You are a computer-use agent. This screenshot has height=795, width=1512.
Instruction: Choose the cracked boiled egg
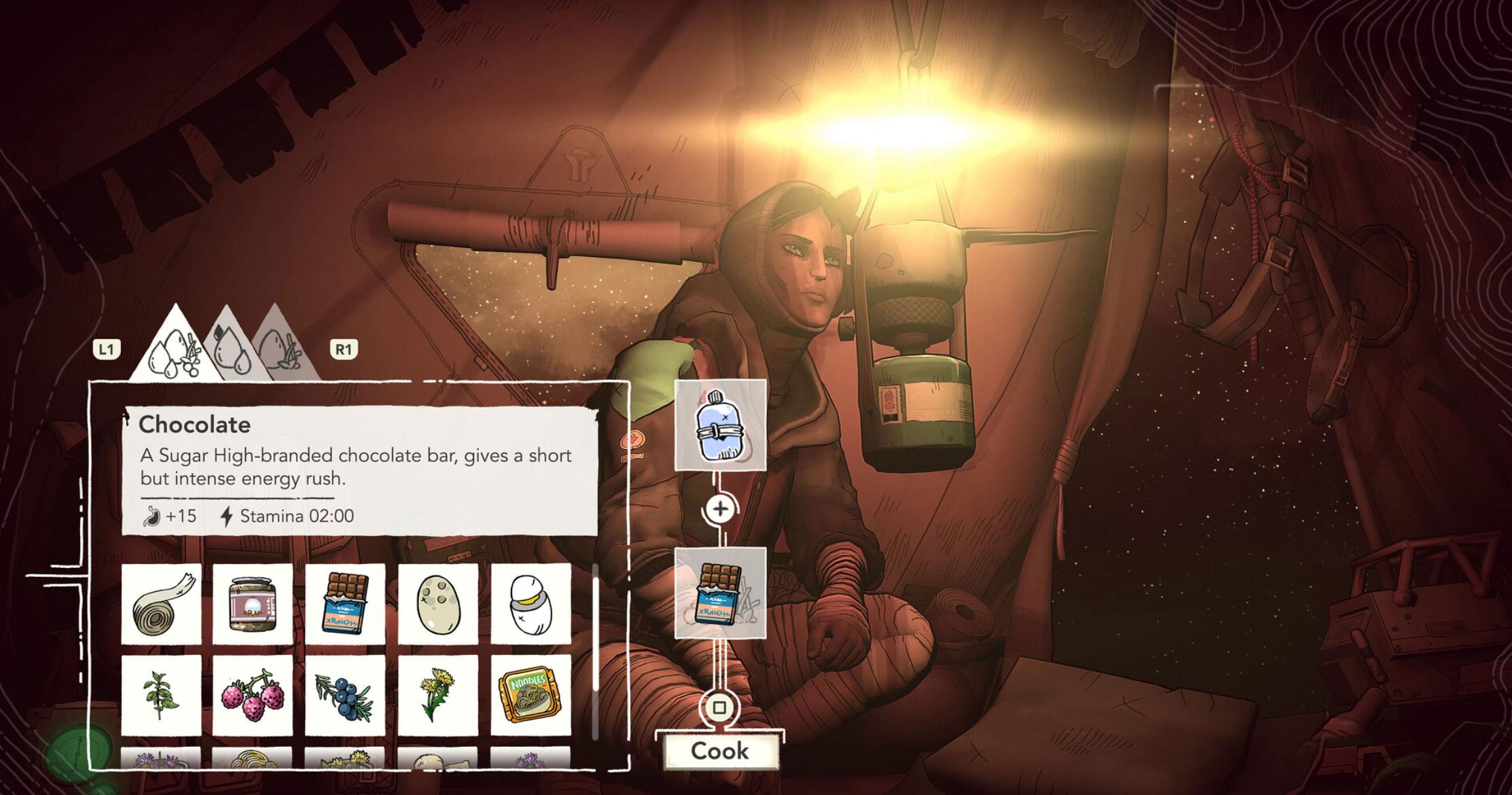530,604
